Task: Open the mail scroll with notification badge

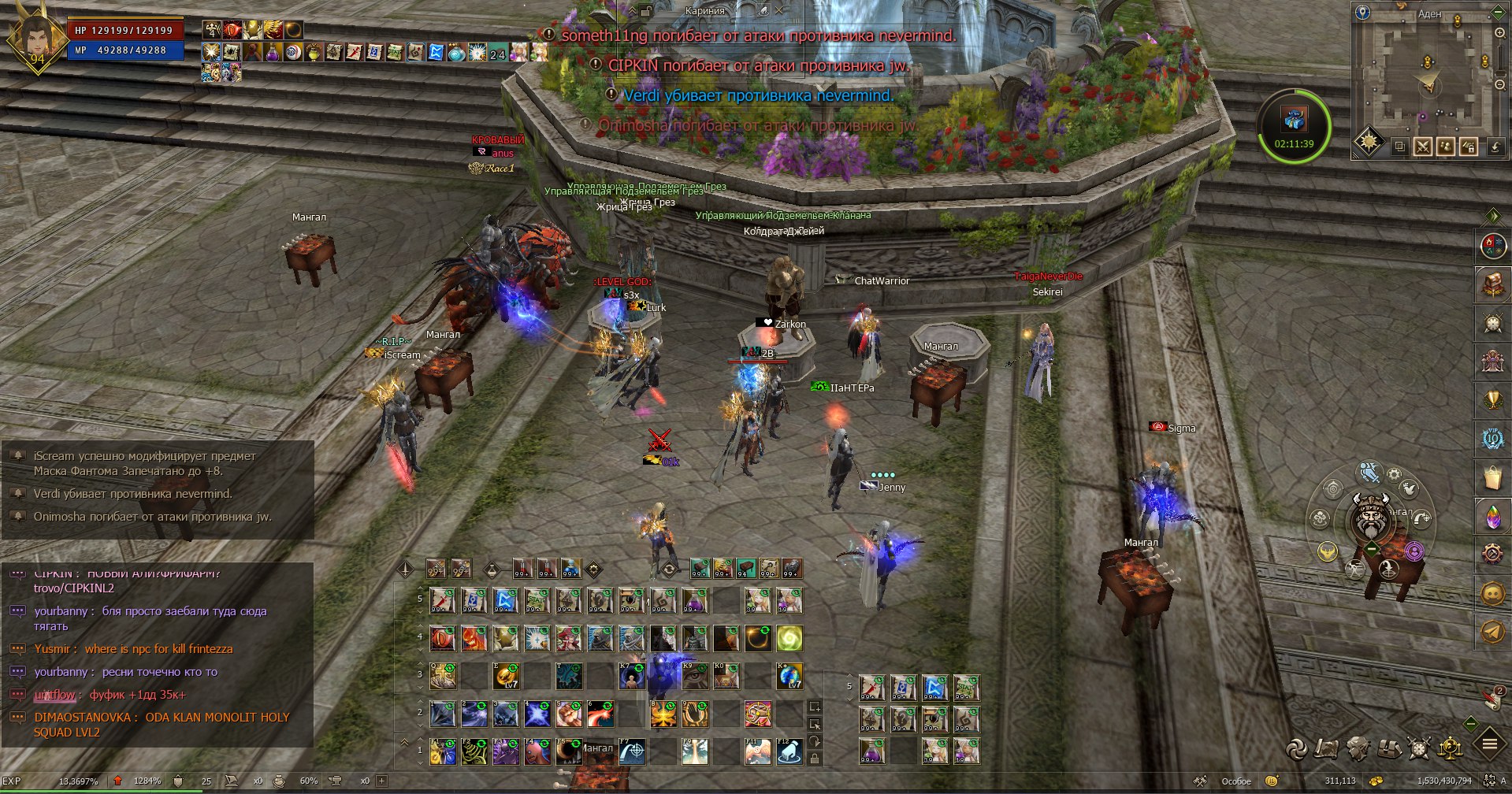Action: tap(1492, 697)
